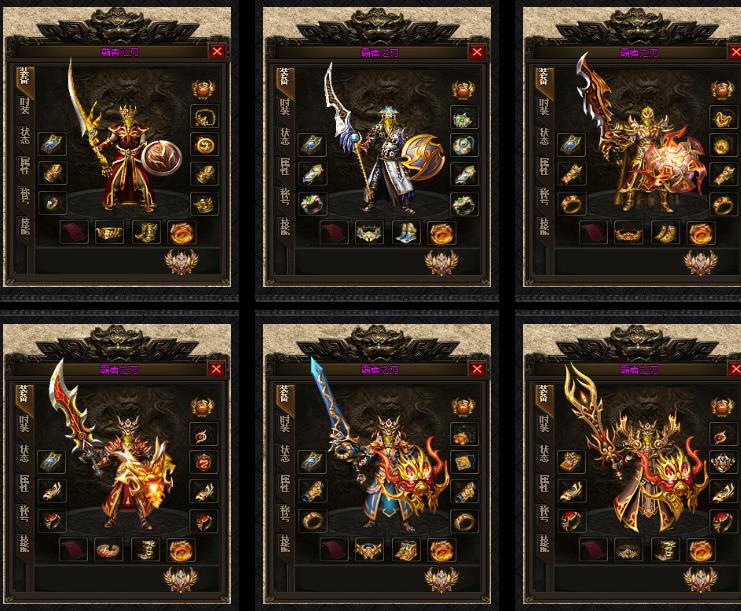Image resolution: width=741 pixels, height=611 pixels.
Task: Select the orange gem slot below the blue-sword warrior
Action: pyautogui.click(x=439, y=549)
